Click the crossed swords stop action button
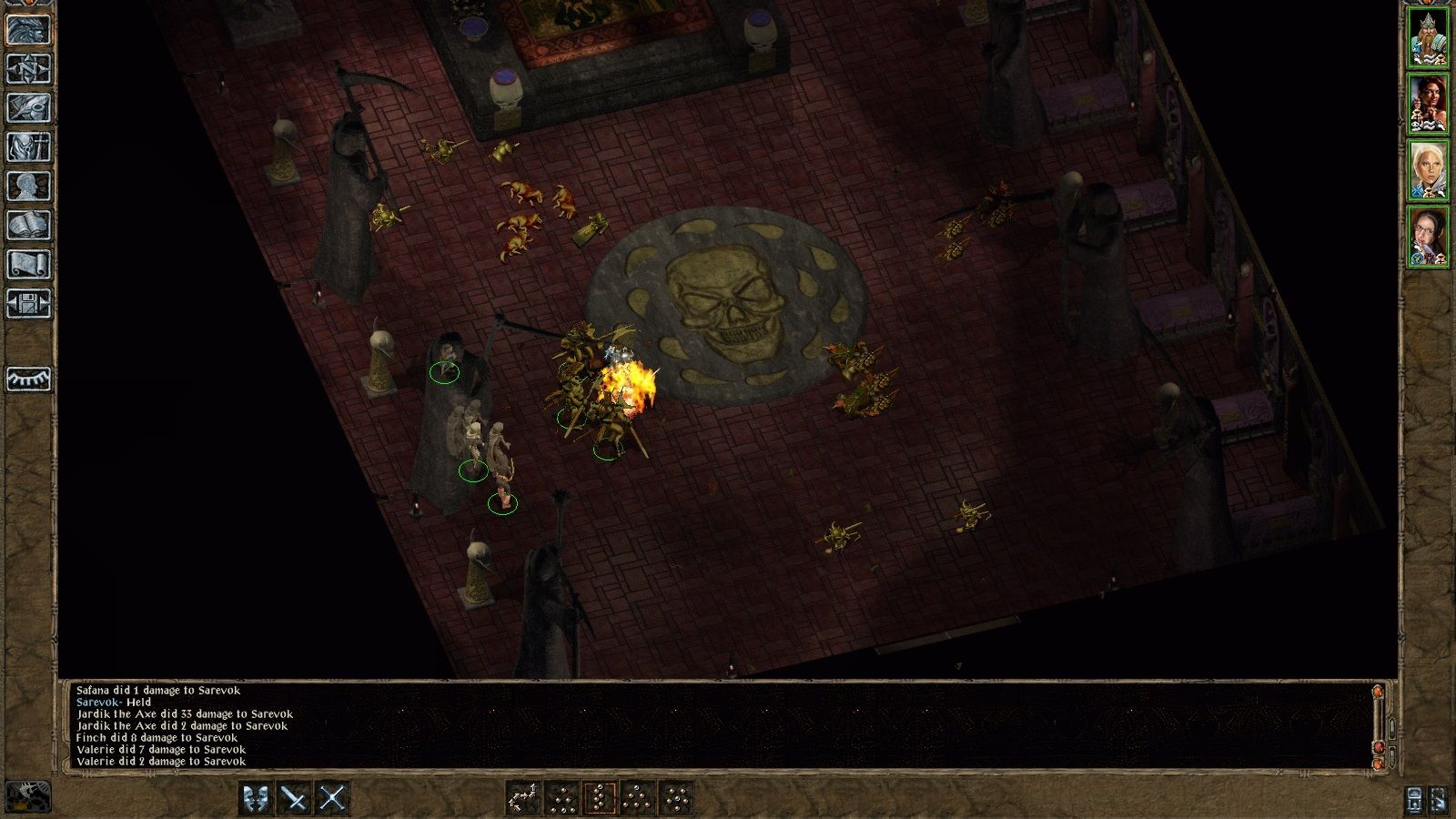 point(333,798)
